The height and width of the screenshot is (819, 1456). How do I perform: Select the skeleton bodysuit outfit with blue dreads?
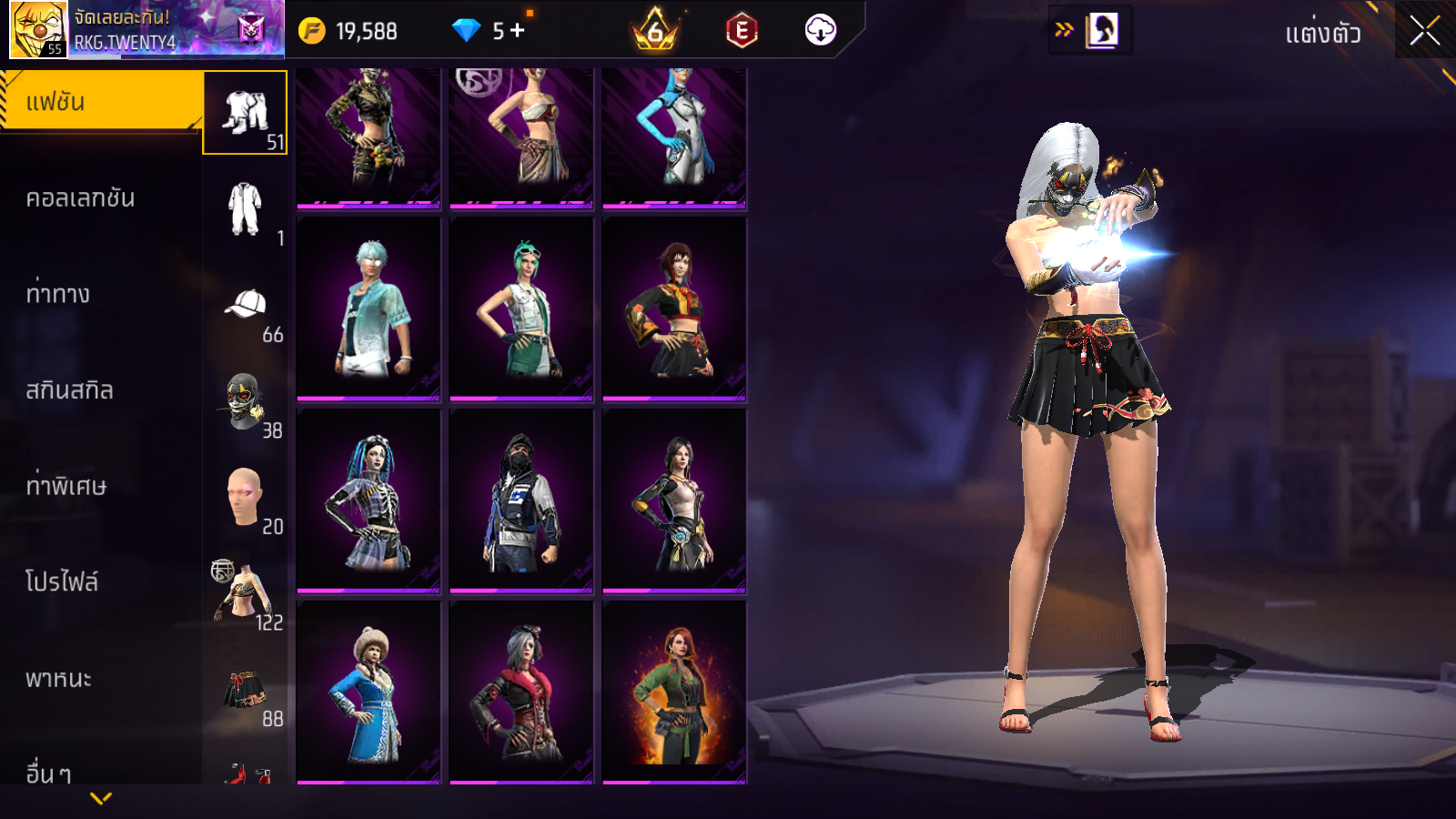369,500
